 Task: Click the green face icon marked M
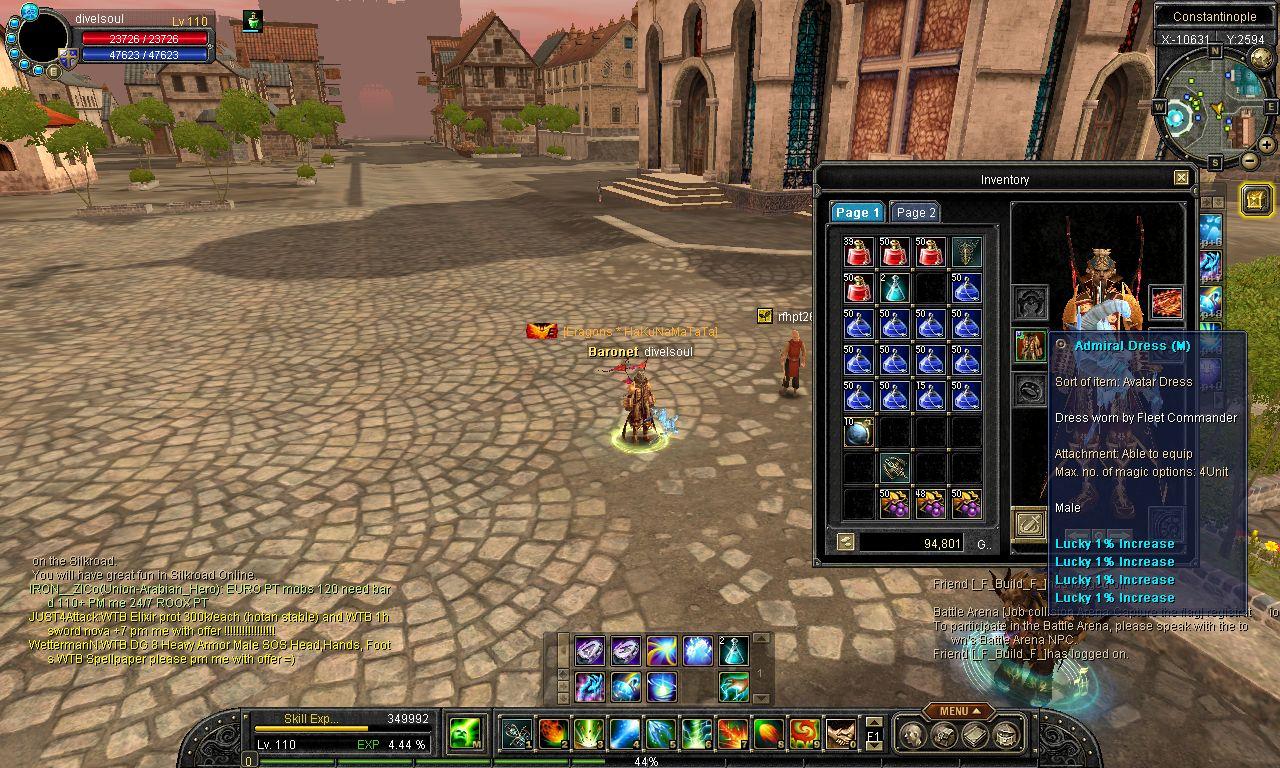[464, 733]
